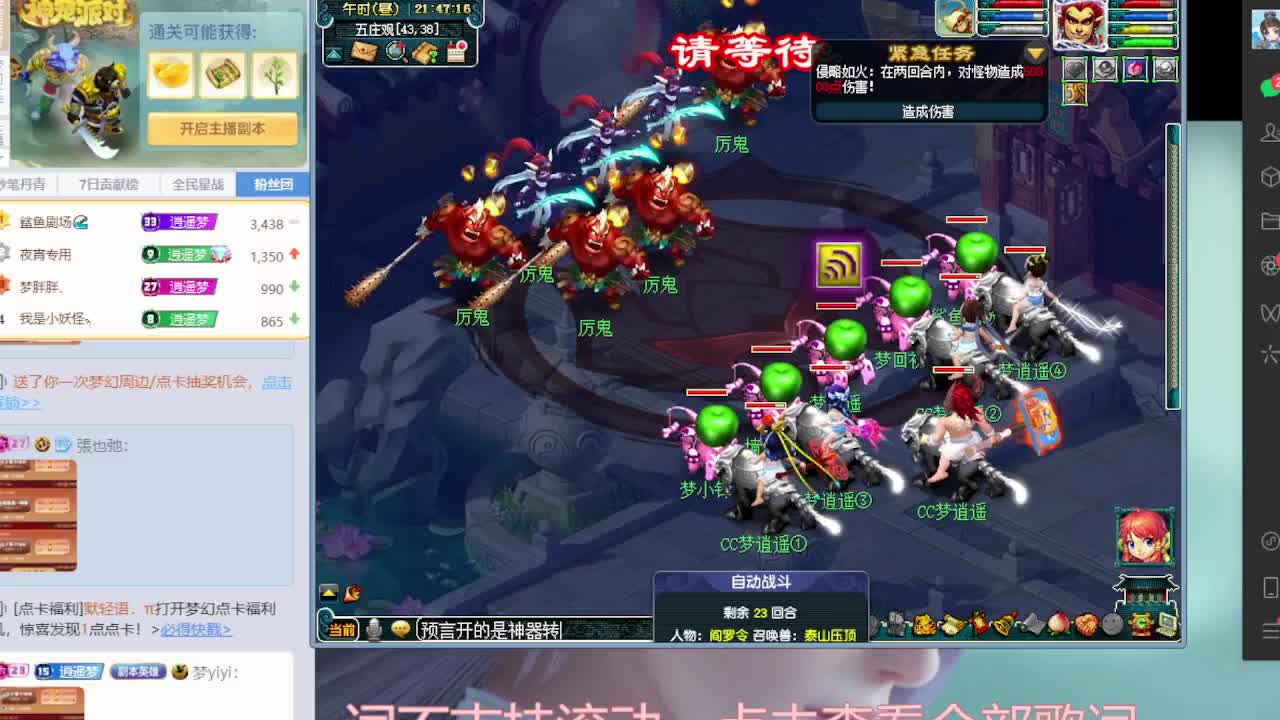Expand the 紧急任务 panel with its yellow arrow

(x=1037, y=52)
